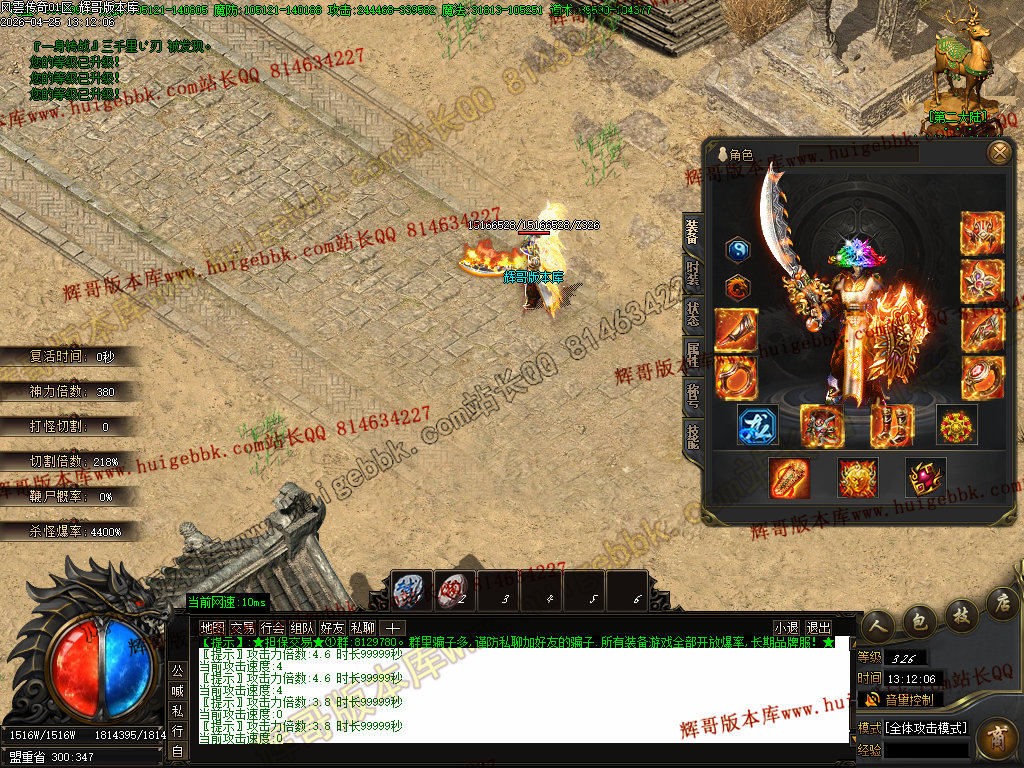
Task: Click the blue yin-yang icon
Action: click(738, 250)
